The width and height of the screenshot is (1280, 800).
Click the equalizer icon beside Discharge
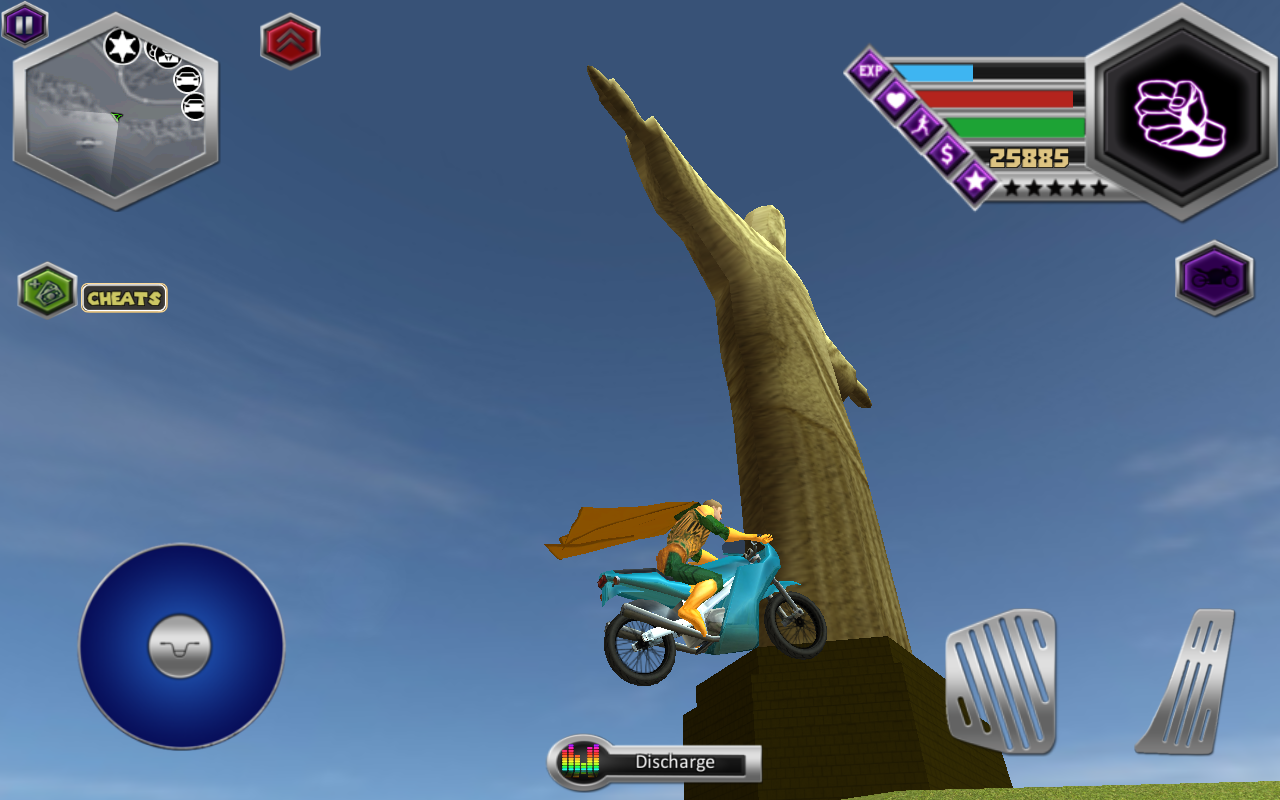578,761
